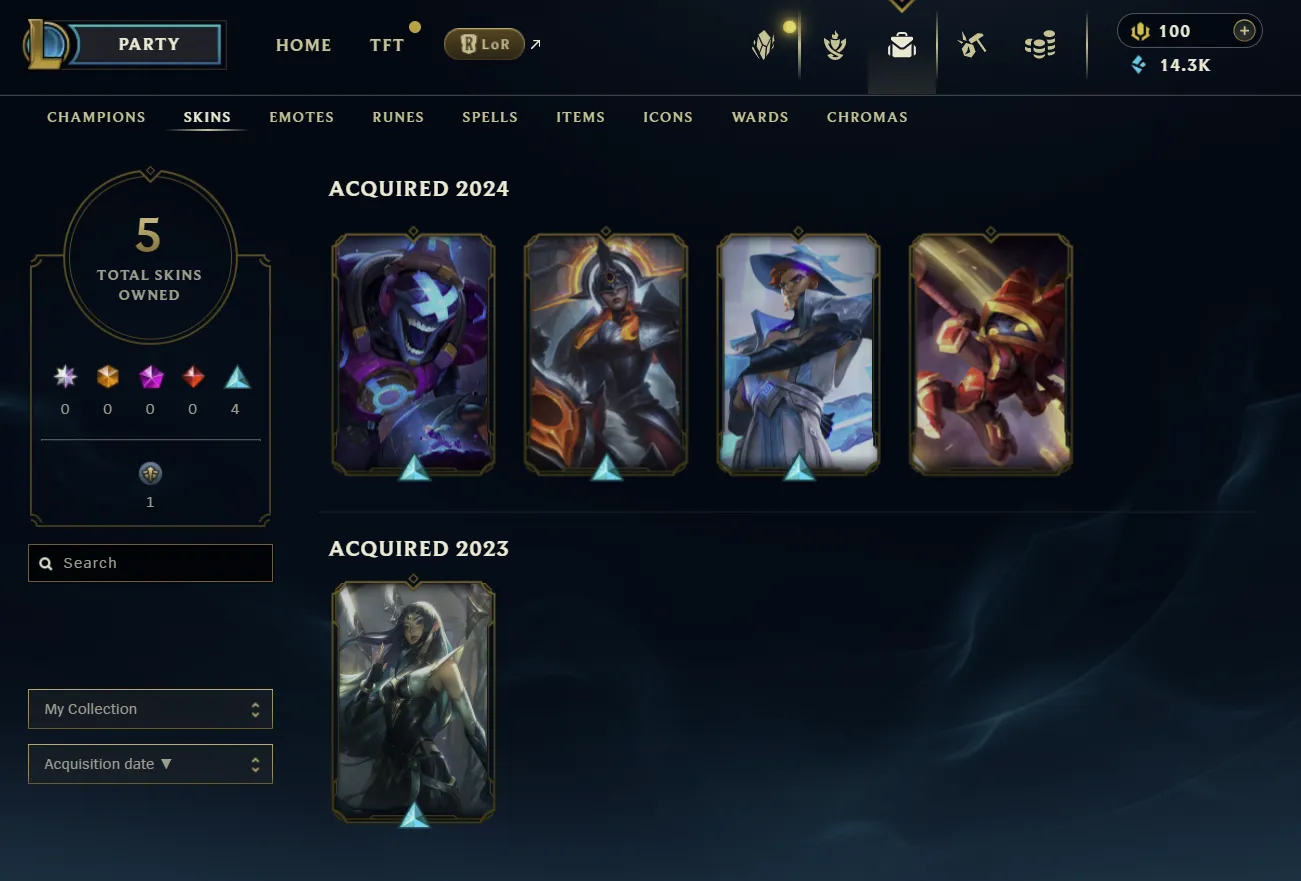Click the coin stack store icon
Viewport: 1301px width, 881px height.
[1039, 45]
